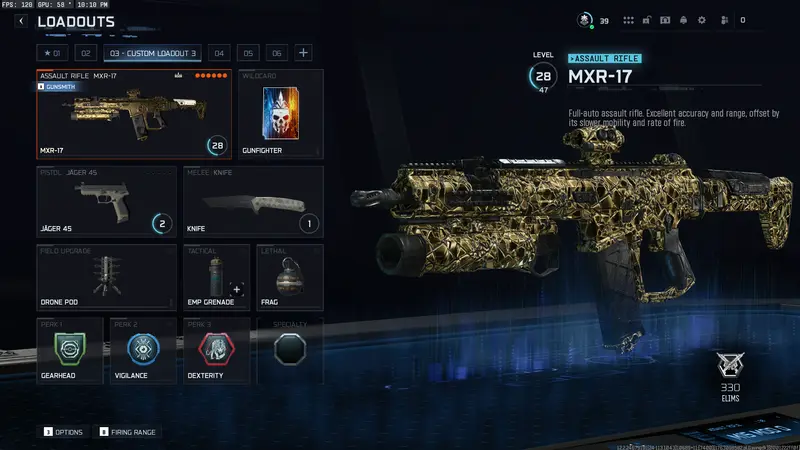Go back from the Loadouts screen

click(21, 21)
